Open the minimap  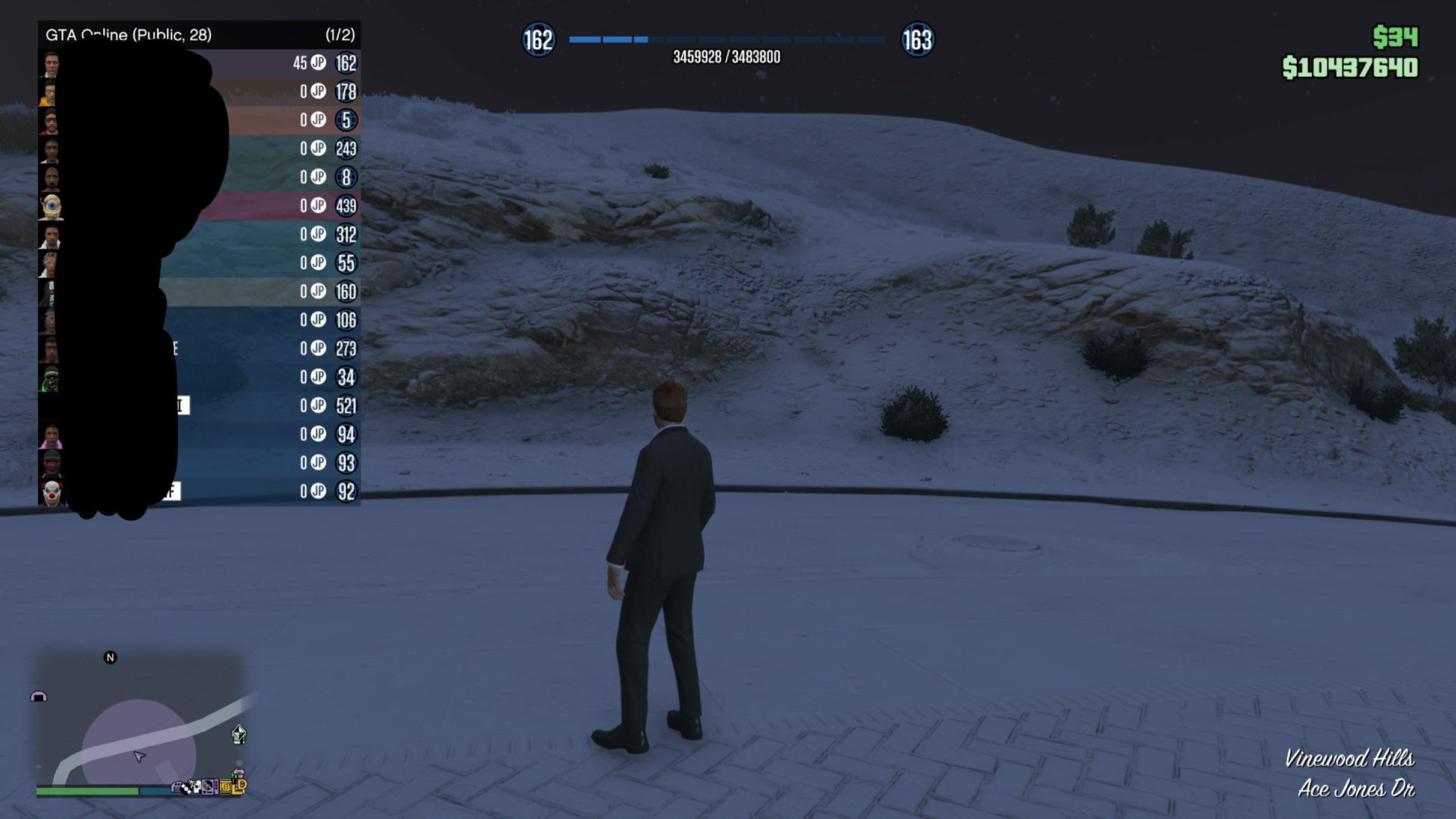tap(139, 721)
